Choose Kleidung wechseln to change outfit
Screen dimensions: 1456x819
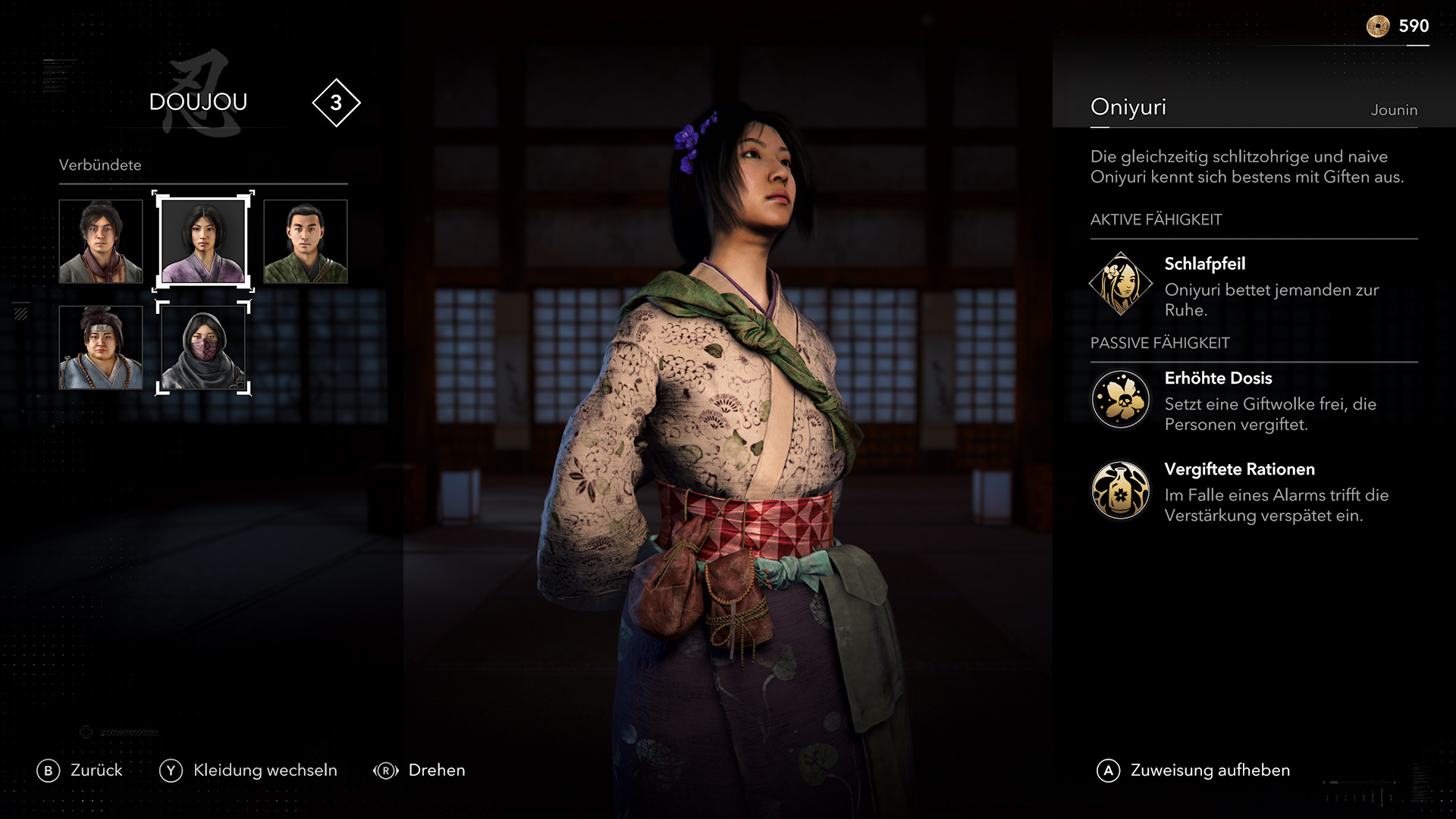pos(249,770)
